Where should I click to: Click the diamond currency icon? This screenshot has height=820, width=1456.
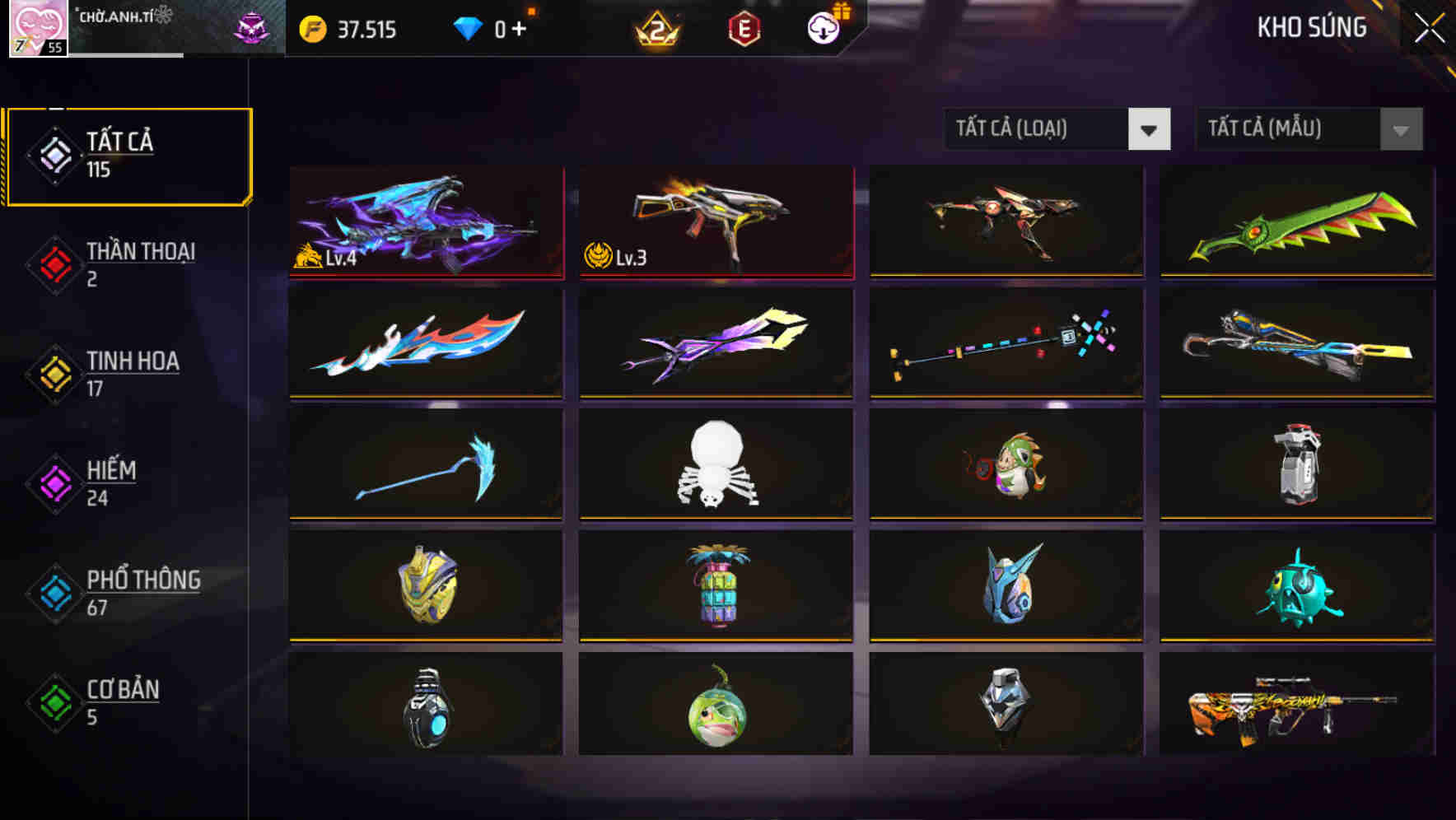click(468, 29)
